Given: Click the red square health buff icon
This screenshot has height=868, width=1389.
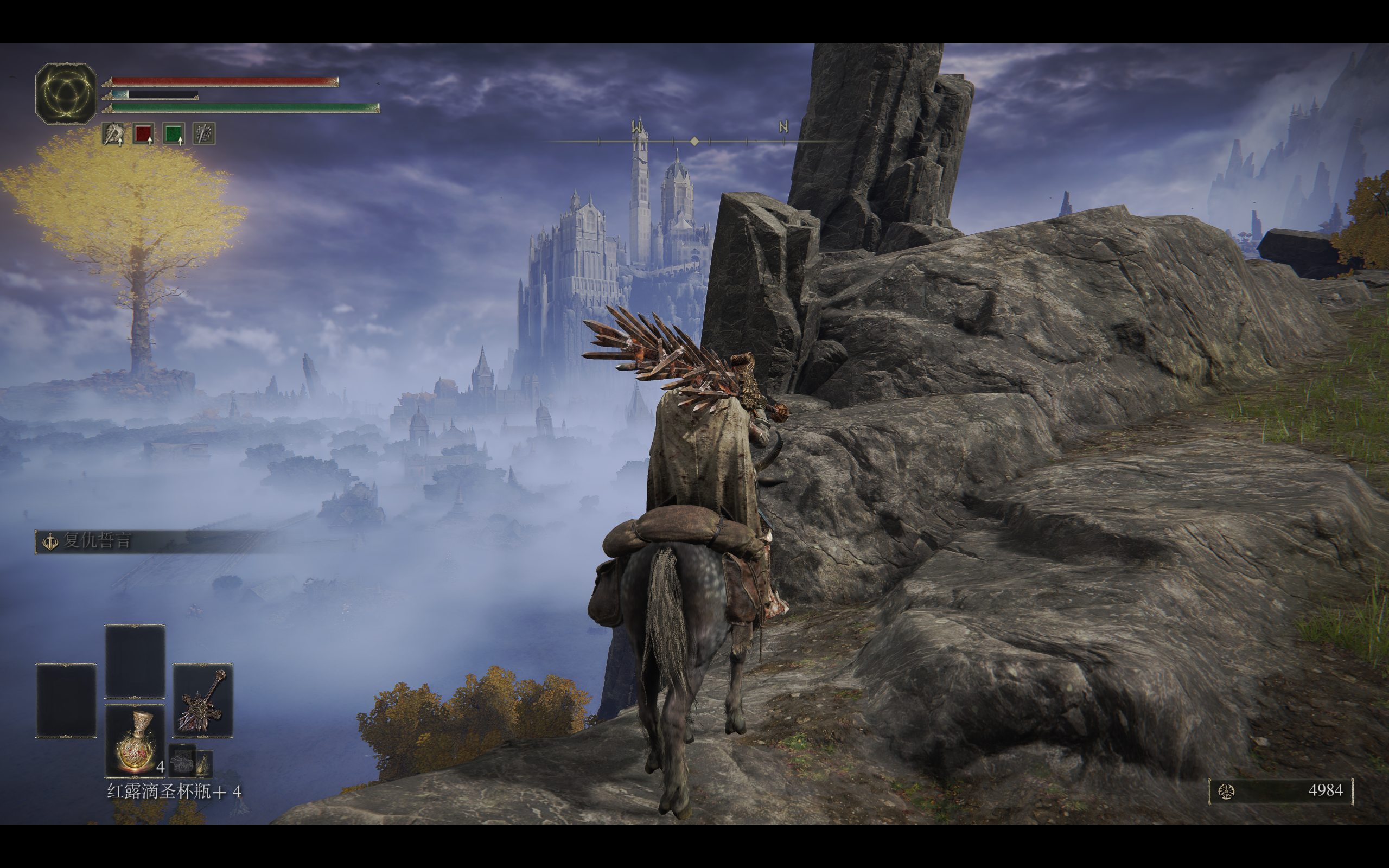Looking at the screenshot, I should [143, 134].
